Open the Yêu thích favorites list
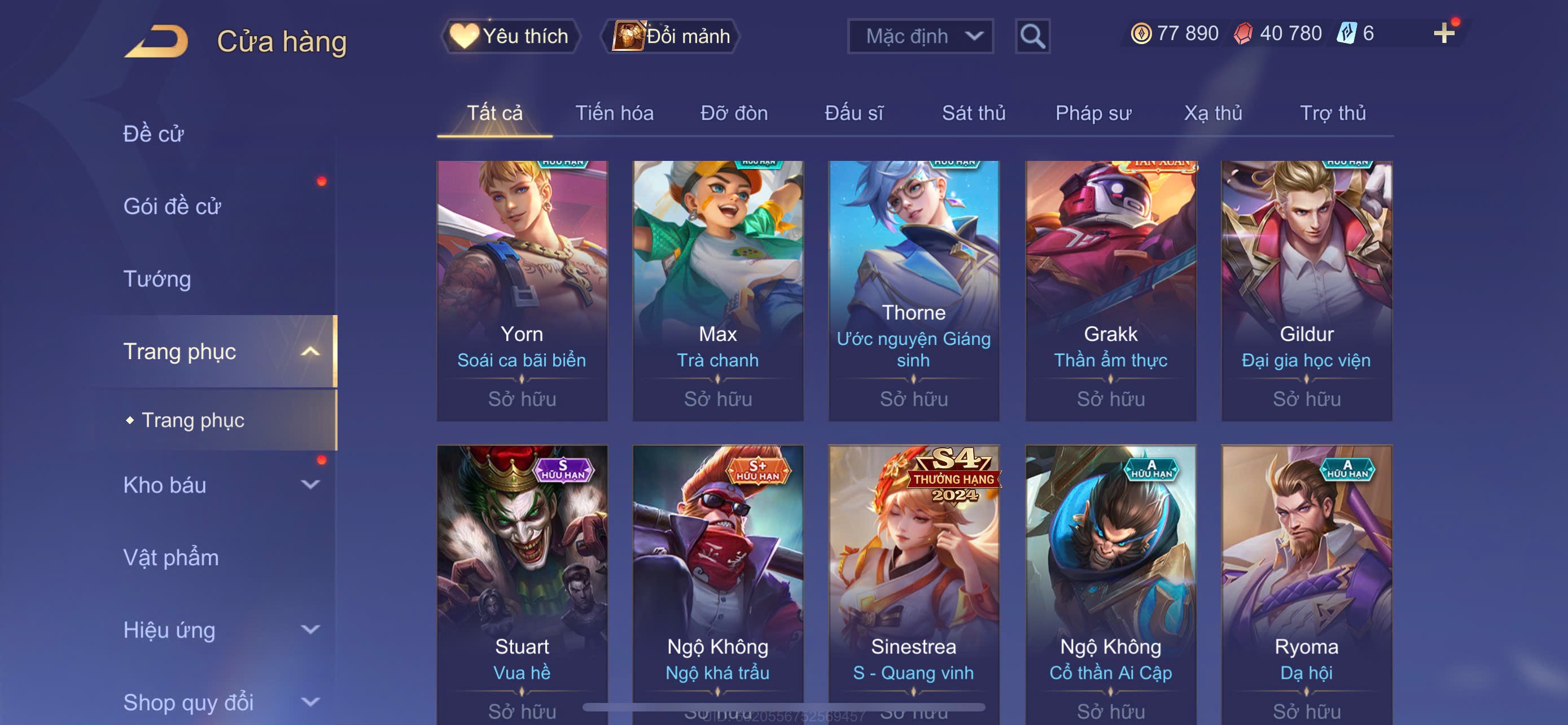This screenshot has height=725, width=1568. click(510, 36)
